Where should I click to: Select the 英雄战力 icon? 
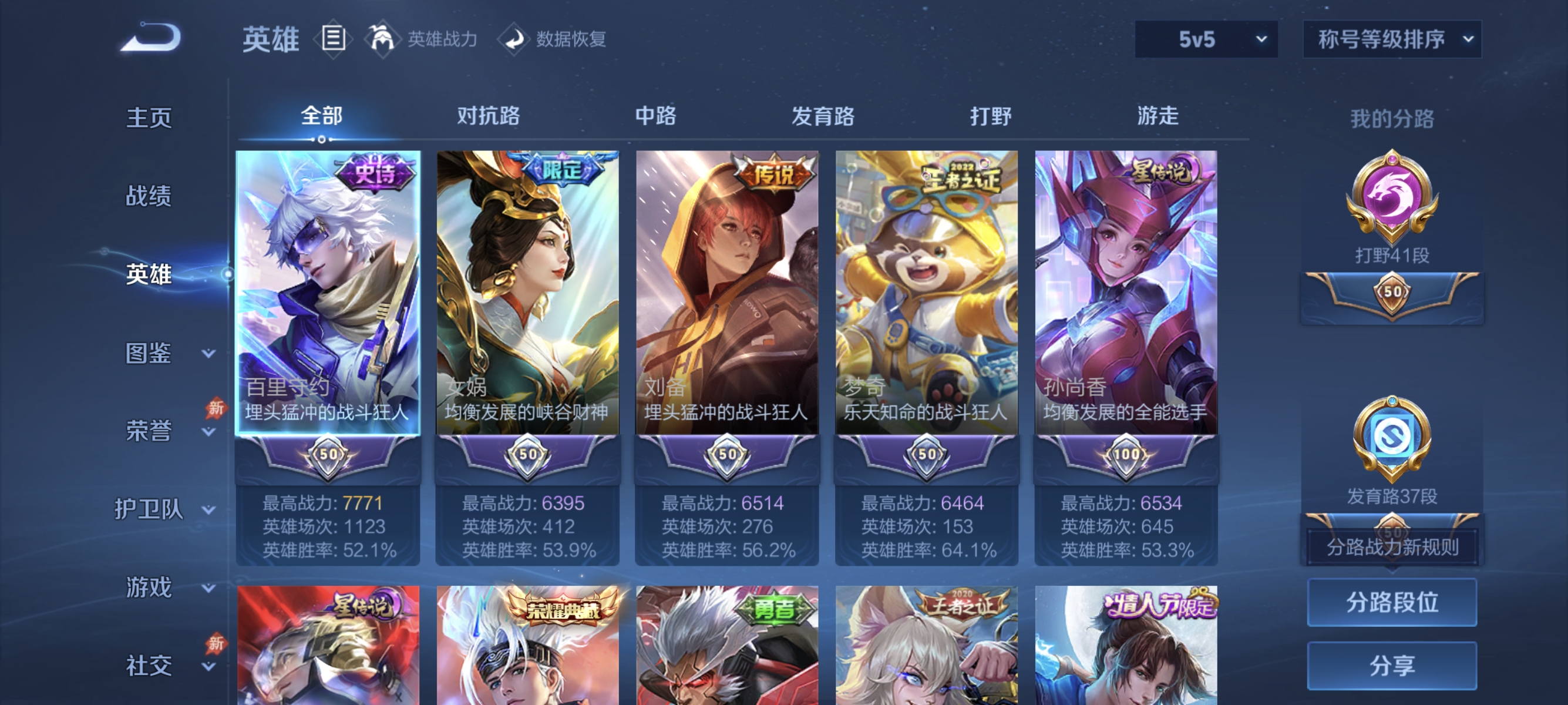385,38
